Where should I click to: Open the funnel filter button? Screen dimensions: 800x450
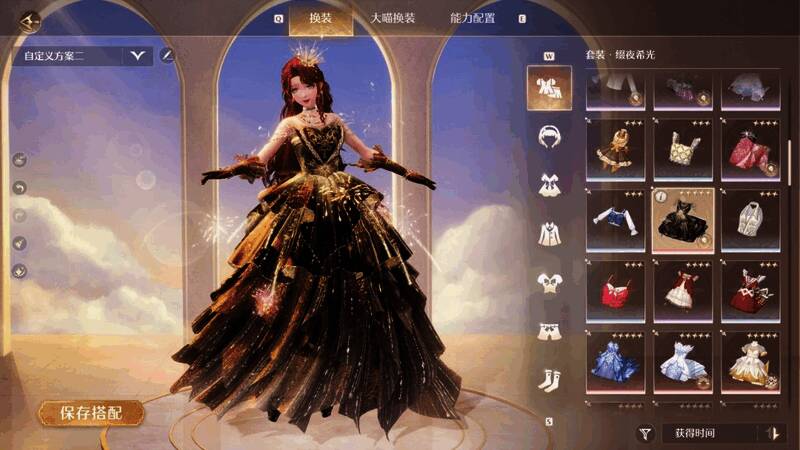point(646,433)
